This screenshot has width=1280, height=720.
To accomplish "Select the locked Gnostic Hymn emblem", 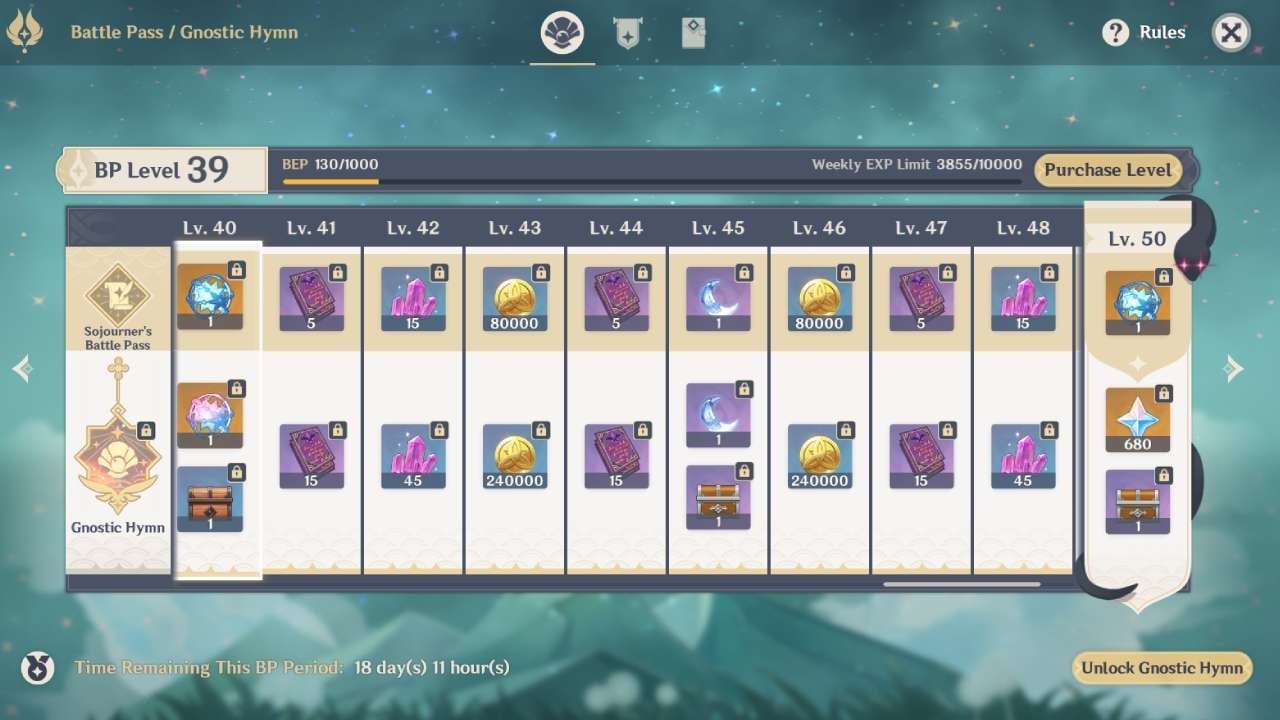I will pyautogui.click(x=117, y=460).
